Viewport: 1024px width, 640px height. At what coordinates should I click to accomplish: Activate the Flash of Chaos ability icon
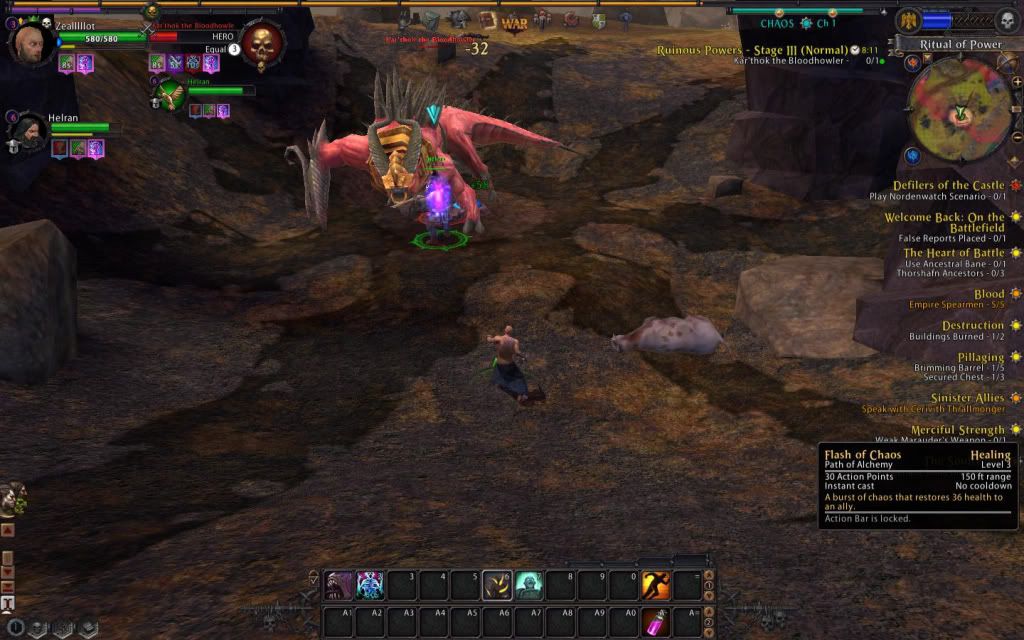tap(497, 585)
